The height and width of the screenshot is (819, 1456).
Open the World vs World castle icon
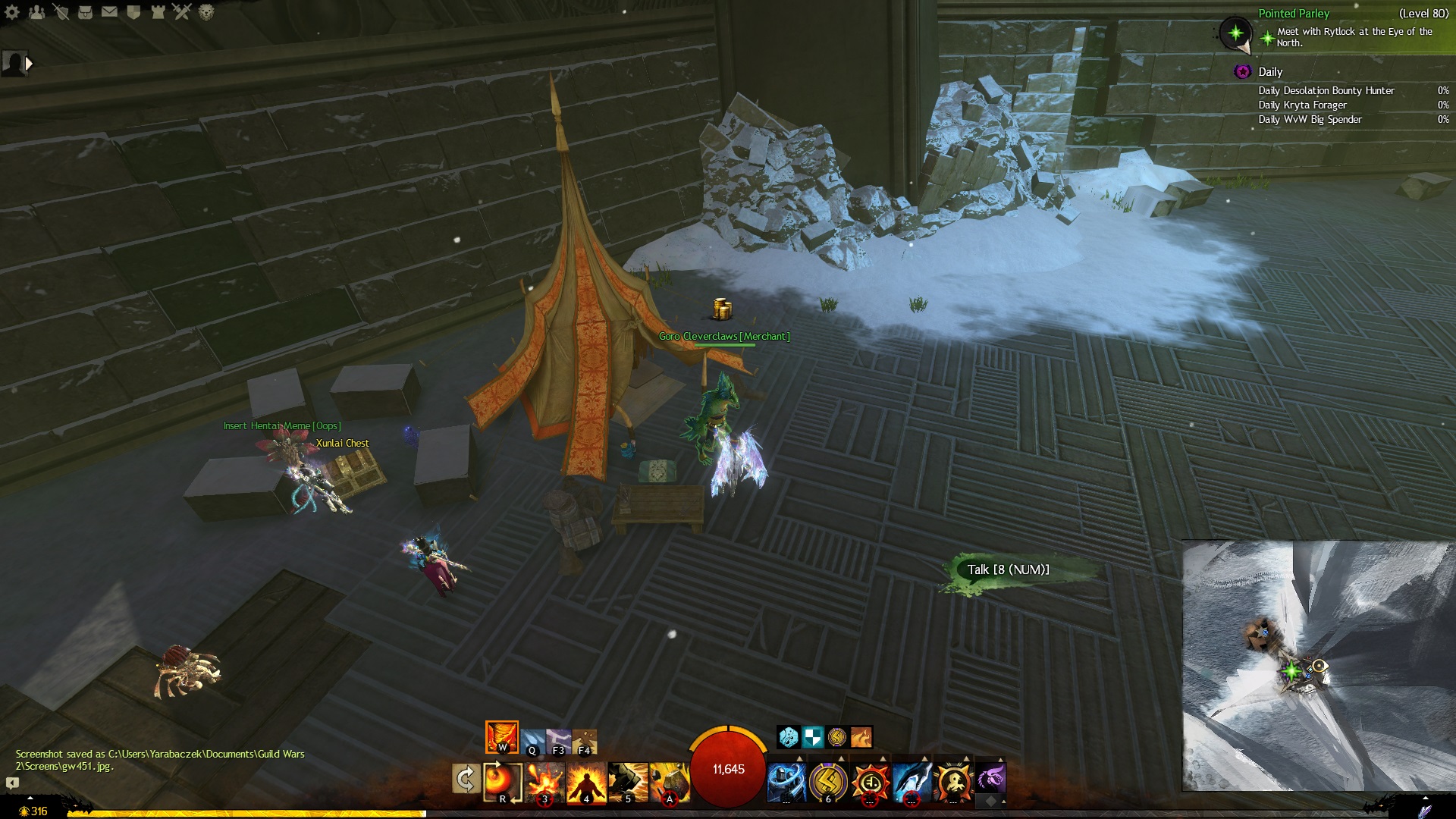point(158,12)
